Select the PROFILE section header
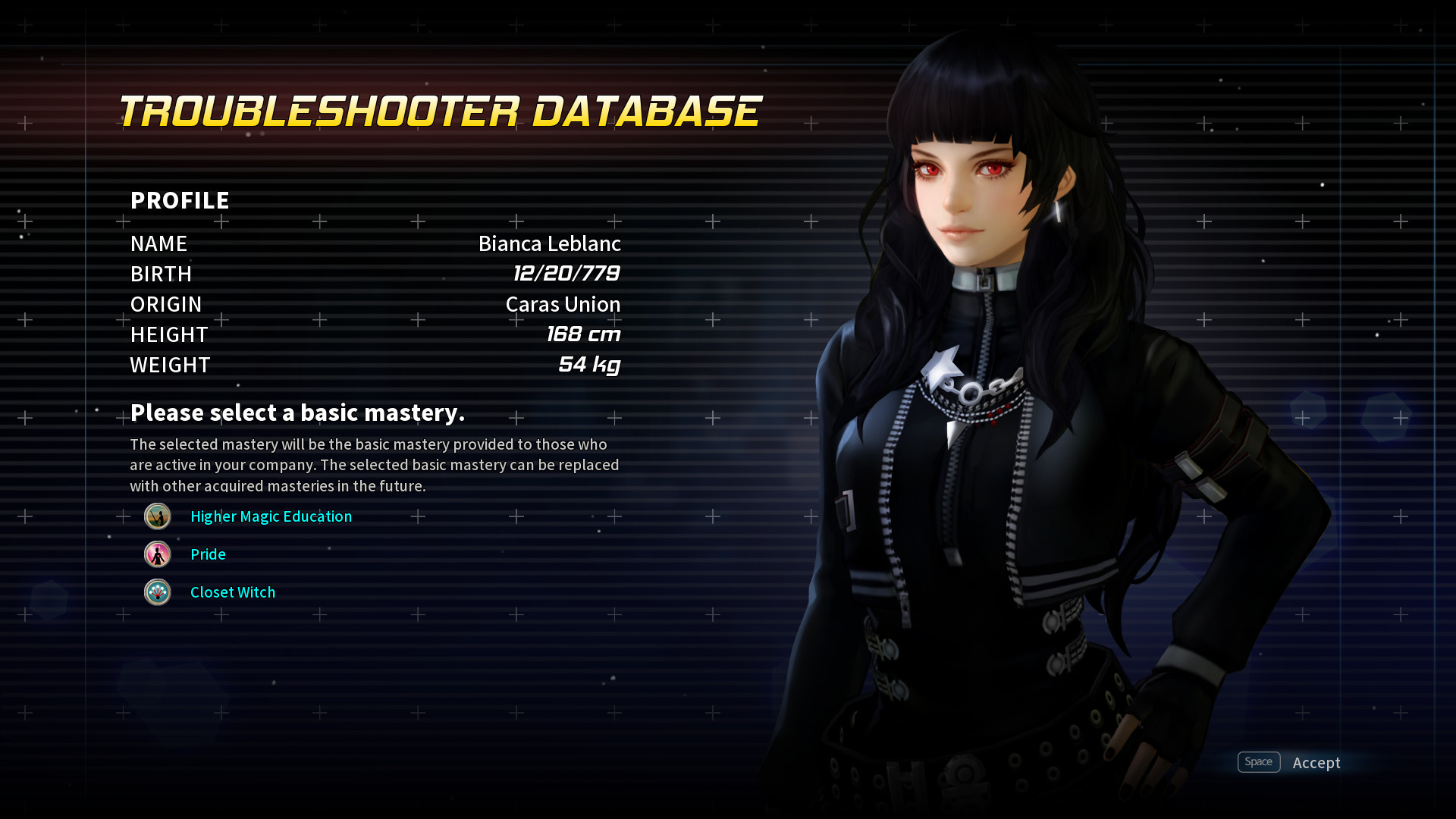This screenshot has height=819, width=1456. coord(180,200)
